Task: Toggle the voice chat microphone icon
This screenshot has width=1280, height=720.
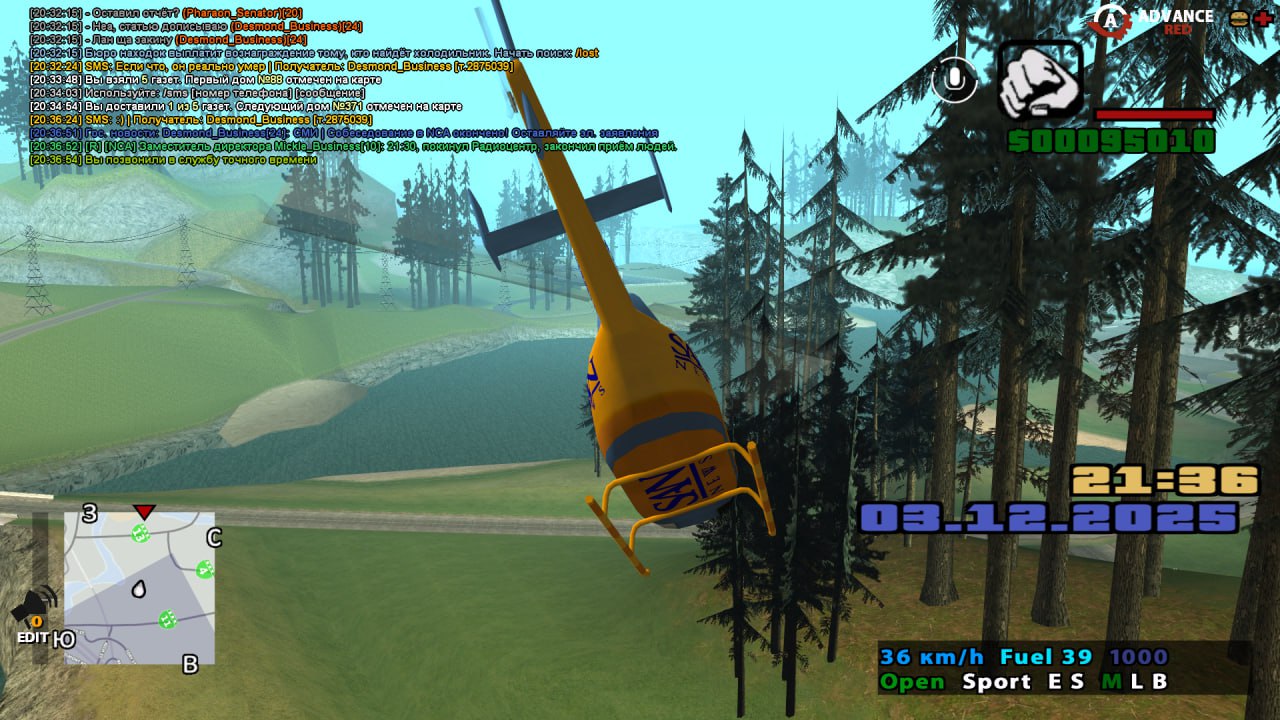Action: (x=954, y=80)
